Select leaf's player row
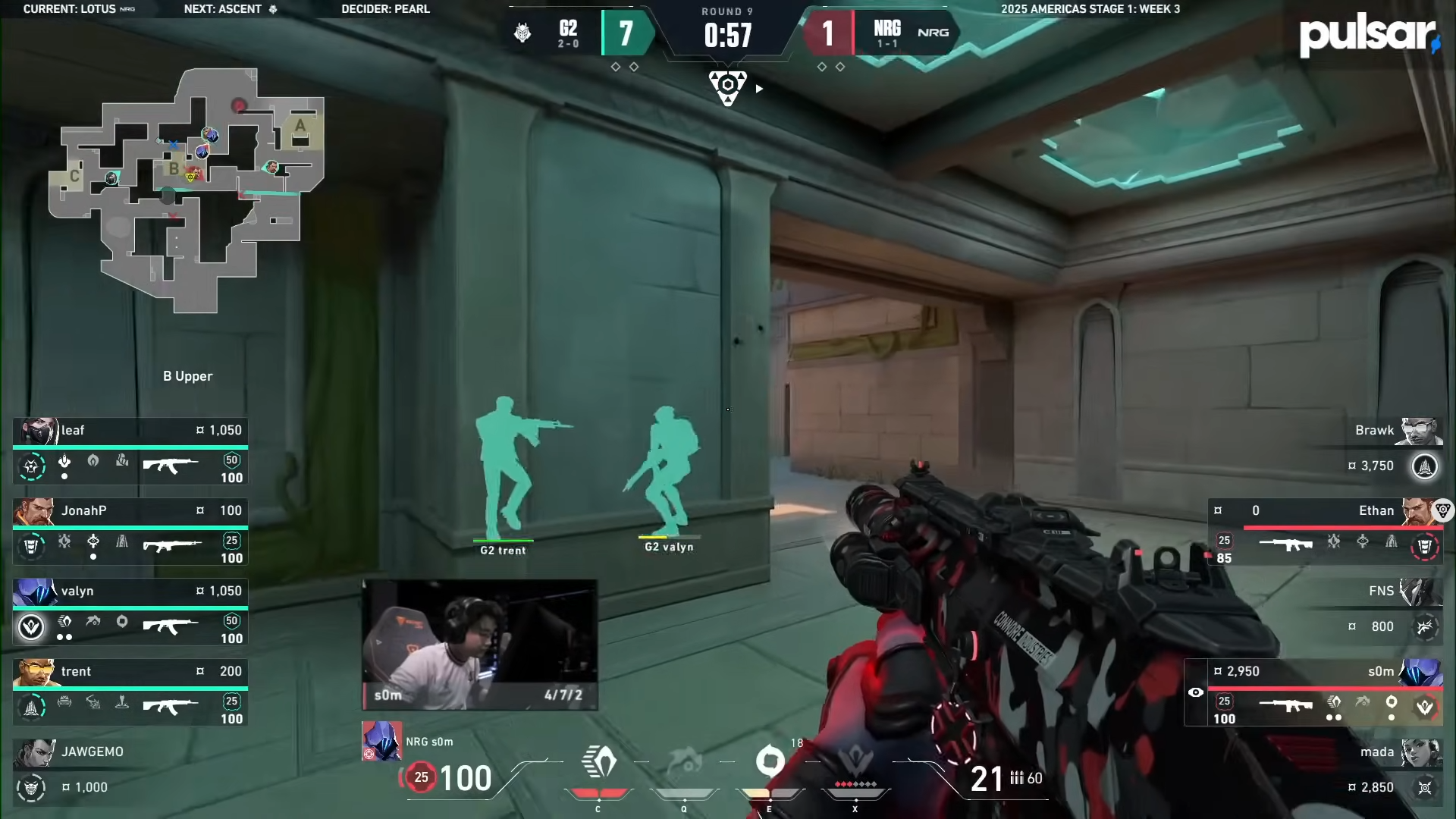 coord(130,452)
